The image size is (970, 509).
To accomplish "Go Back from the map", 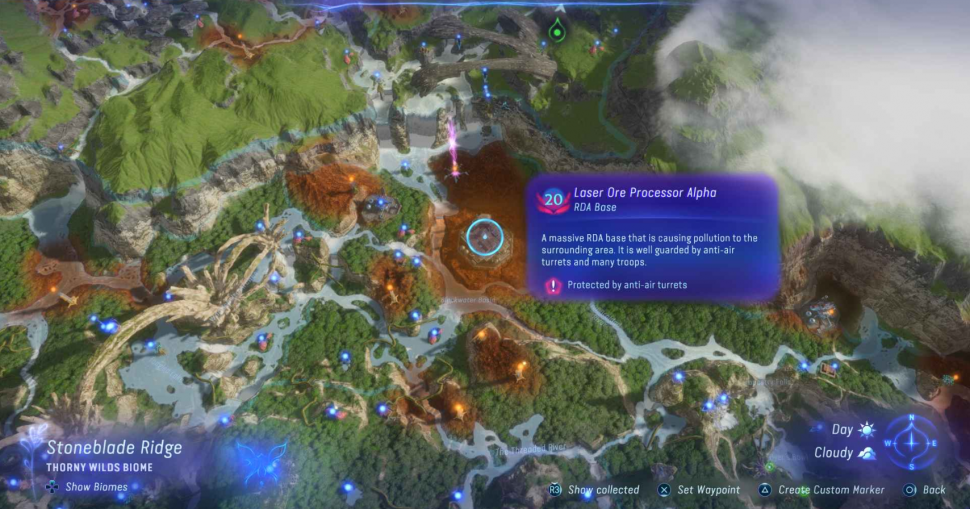I will (926, 490).
